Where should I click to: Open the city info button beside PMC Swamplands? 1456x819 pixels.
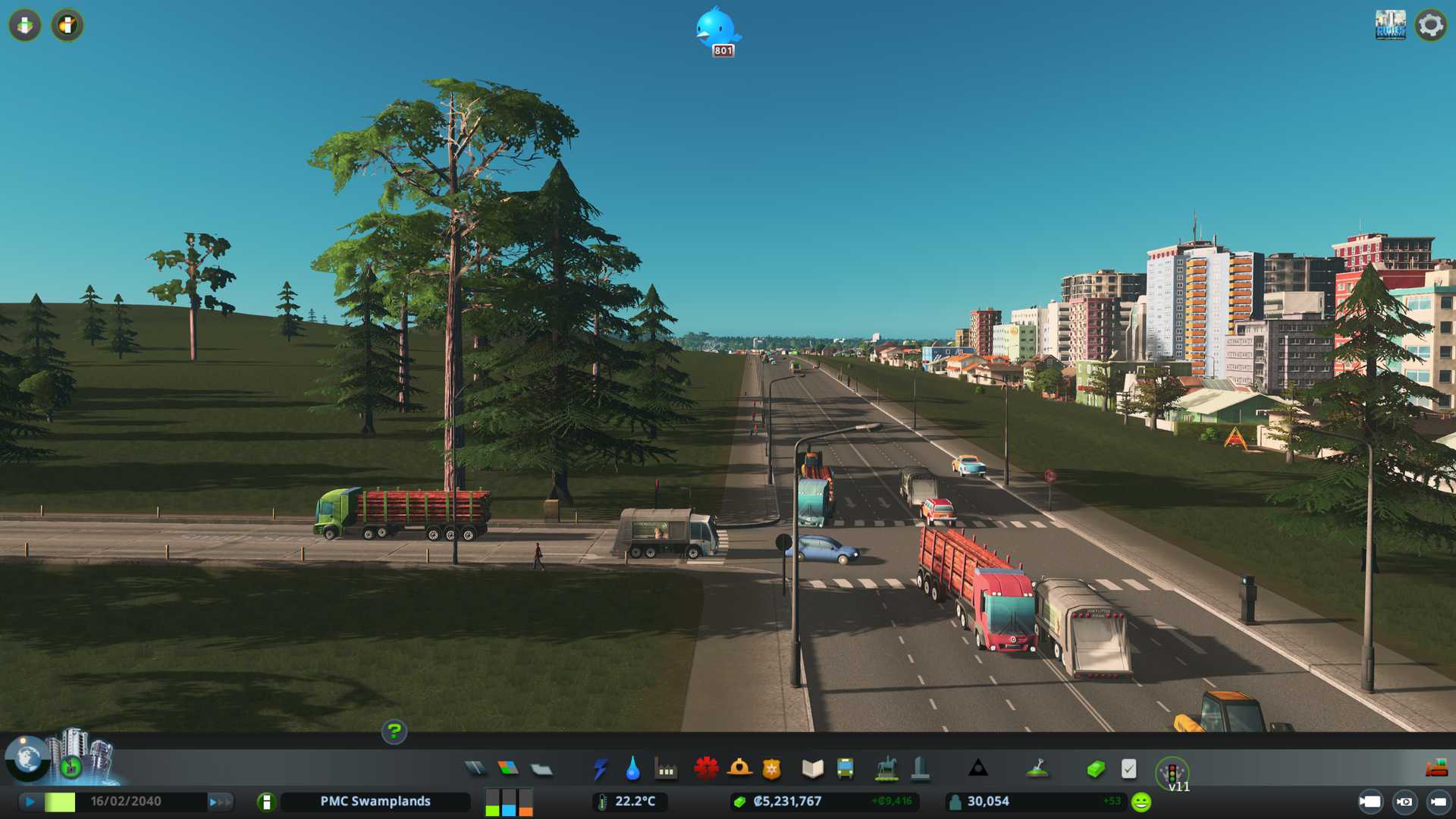pyautogui.click(x=266, y=802)
